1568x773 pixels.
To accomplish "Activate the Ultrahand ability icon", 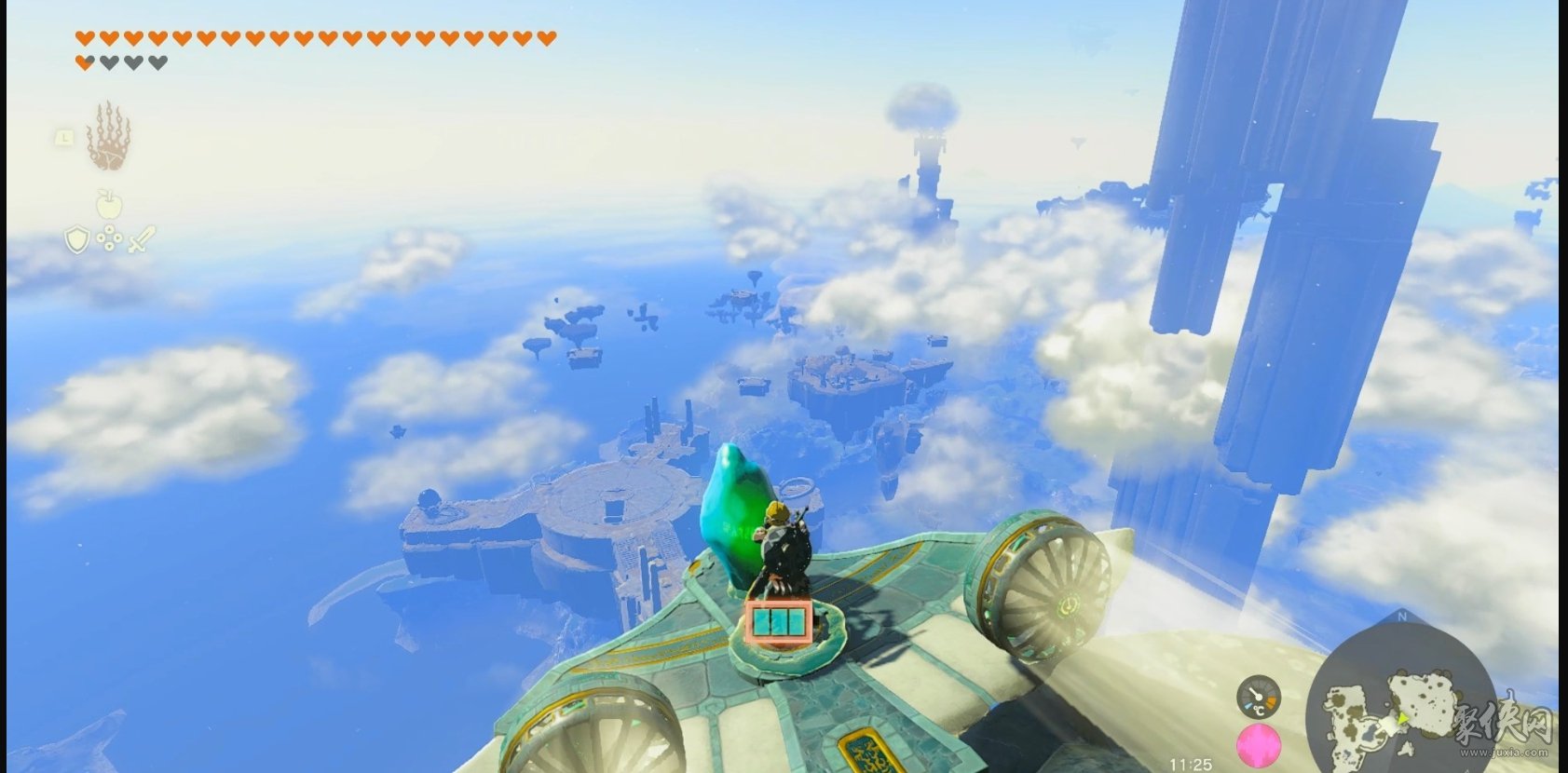I will (x=109, y=137).
